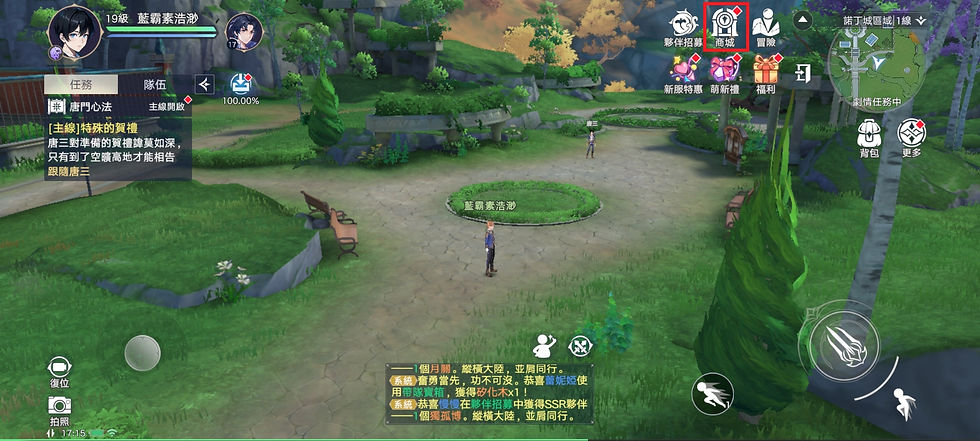Open the 商城 shop menu
Screen dimensions: 980x441
click(x=725, y=27)
